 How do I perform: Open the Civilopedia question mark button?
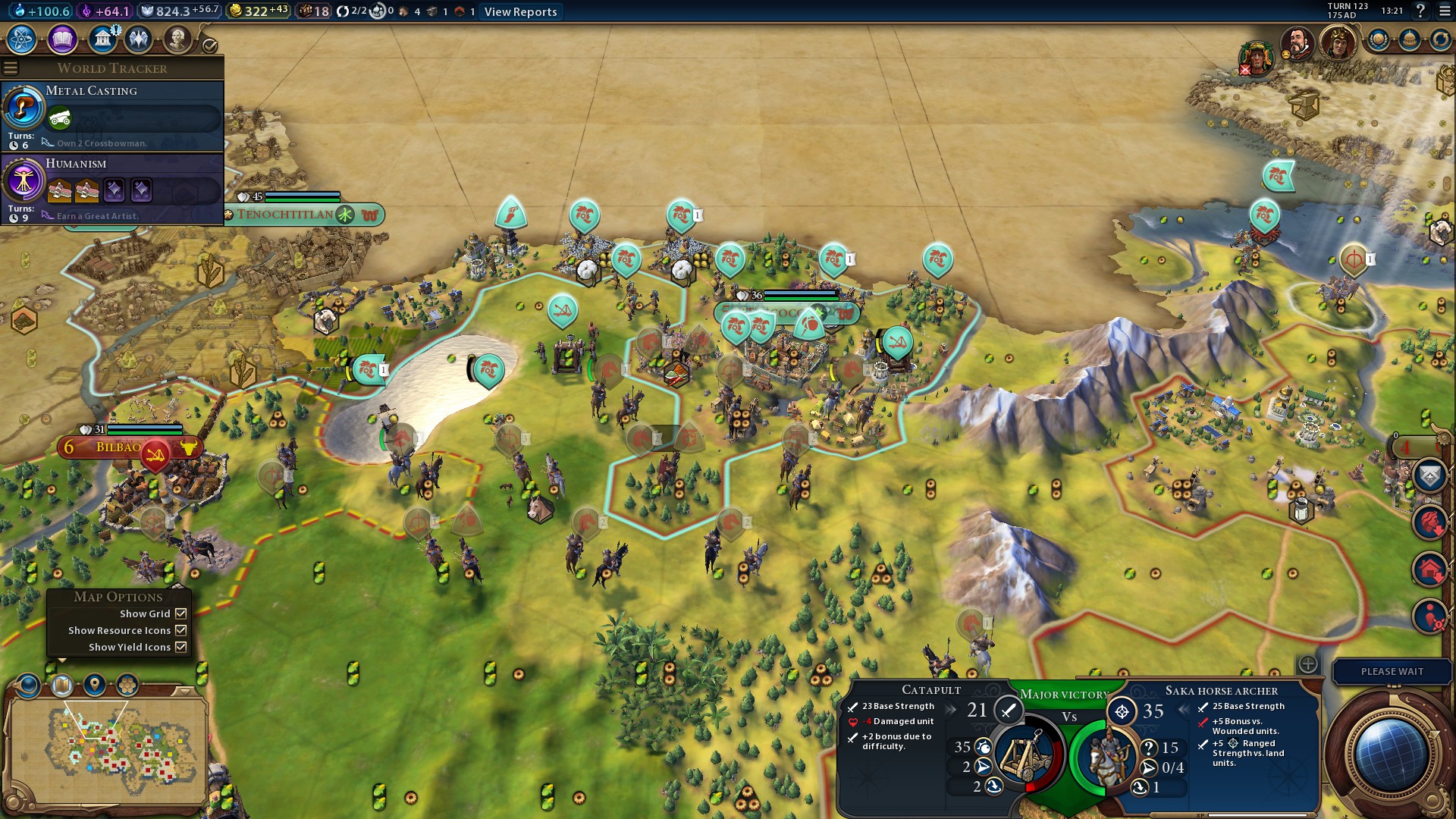point(1420,11)
